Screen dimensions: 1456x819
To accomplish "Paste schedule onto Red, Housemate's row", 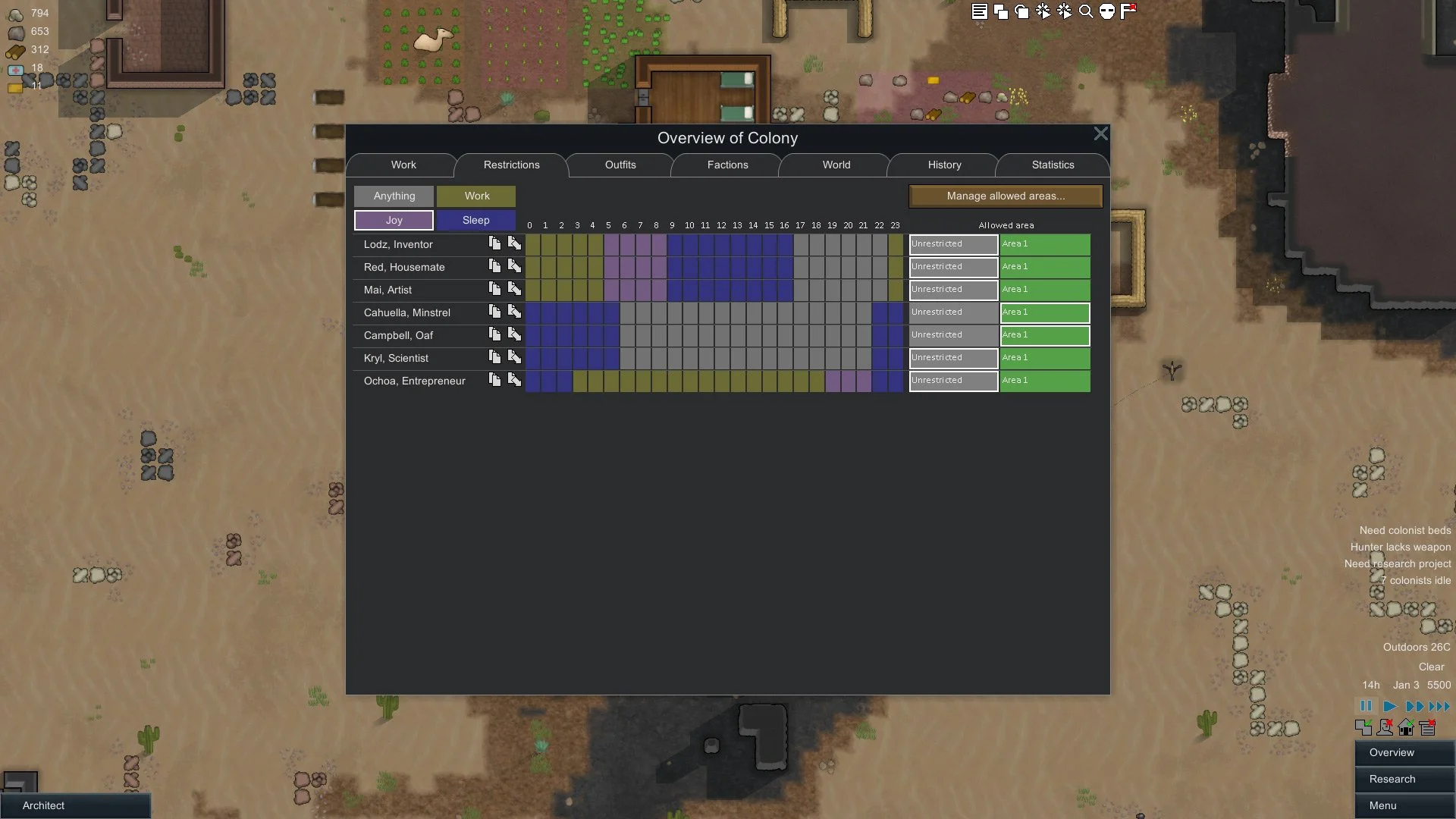I will [x=514, y=266].
